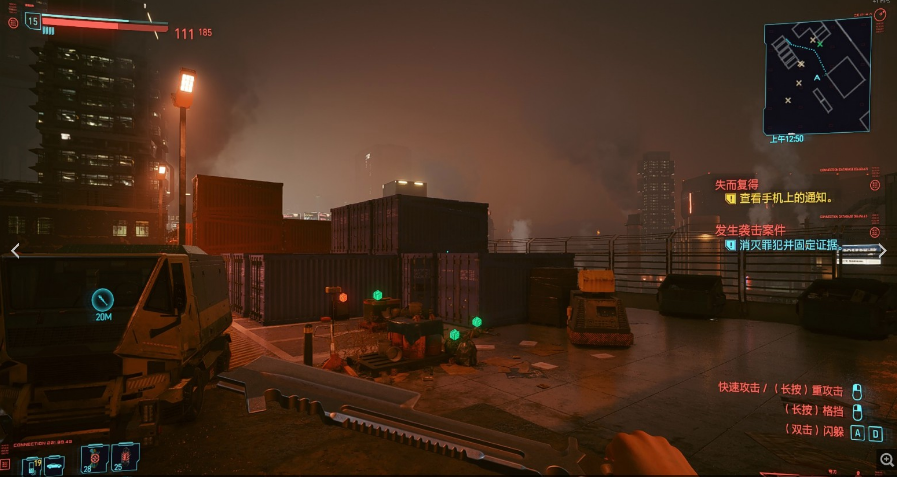Image resolution: width=897 pixels, height=477 pixels.
Task: Select the 失而复得 quest tracker entry
Action: (x=738, y=185)
